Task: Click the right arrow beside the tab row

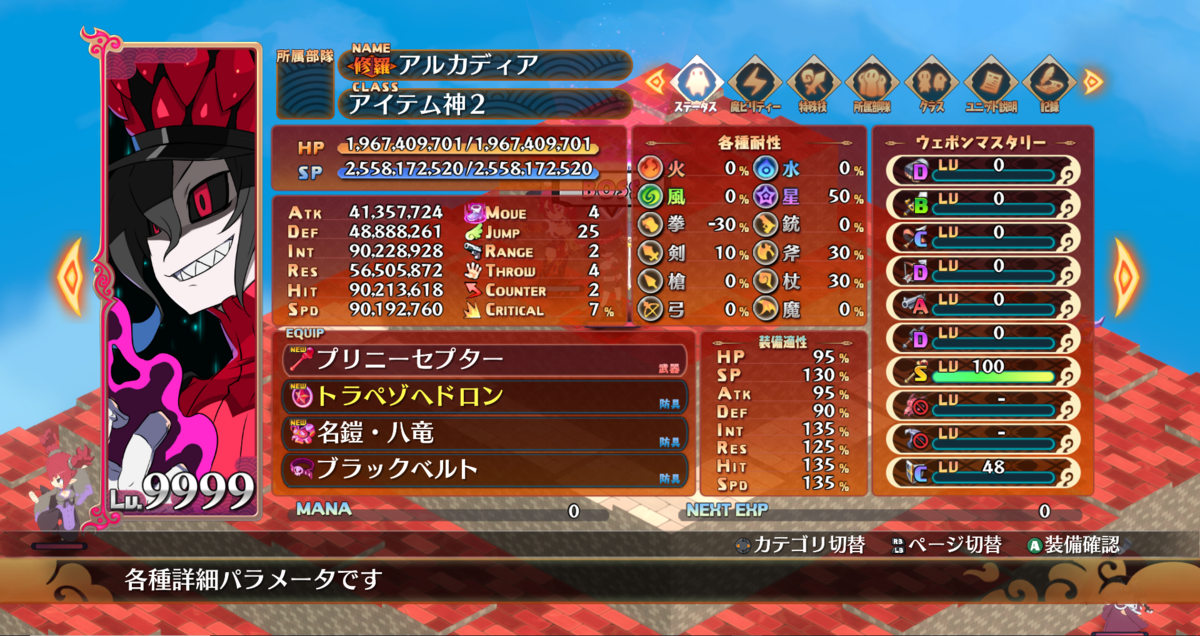Action: (x=1092, y=81)
